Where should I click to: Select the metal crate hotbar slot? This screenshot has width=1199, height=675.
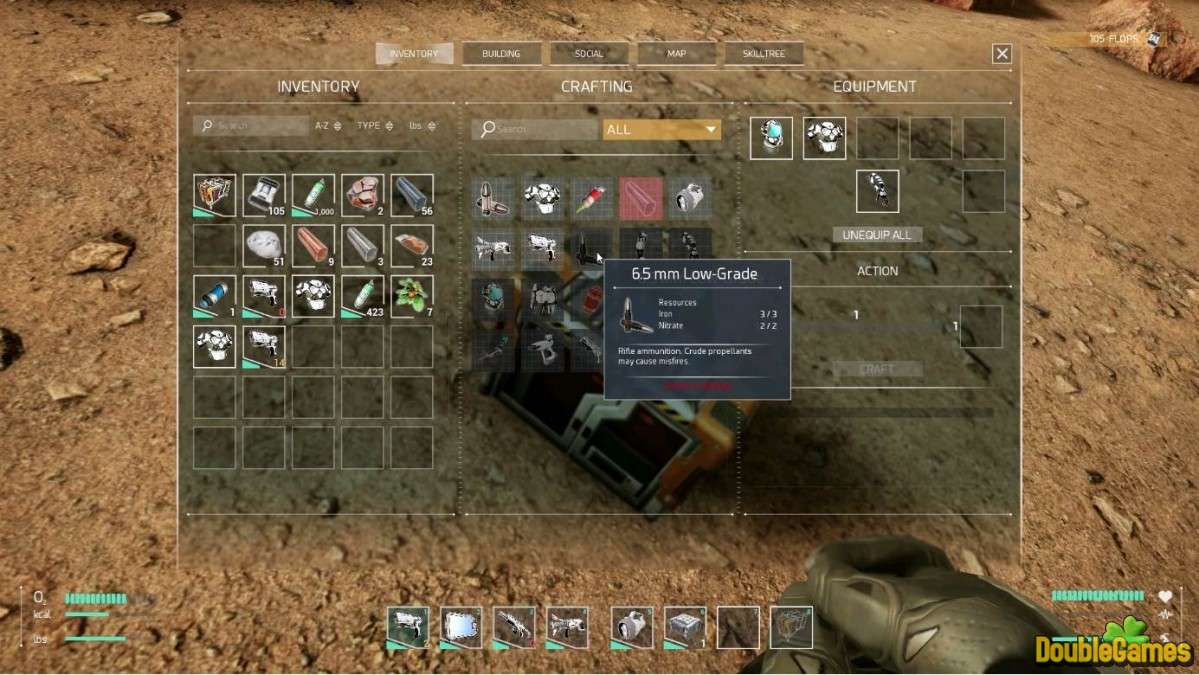pos(685,627)
